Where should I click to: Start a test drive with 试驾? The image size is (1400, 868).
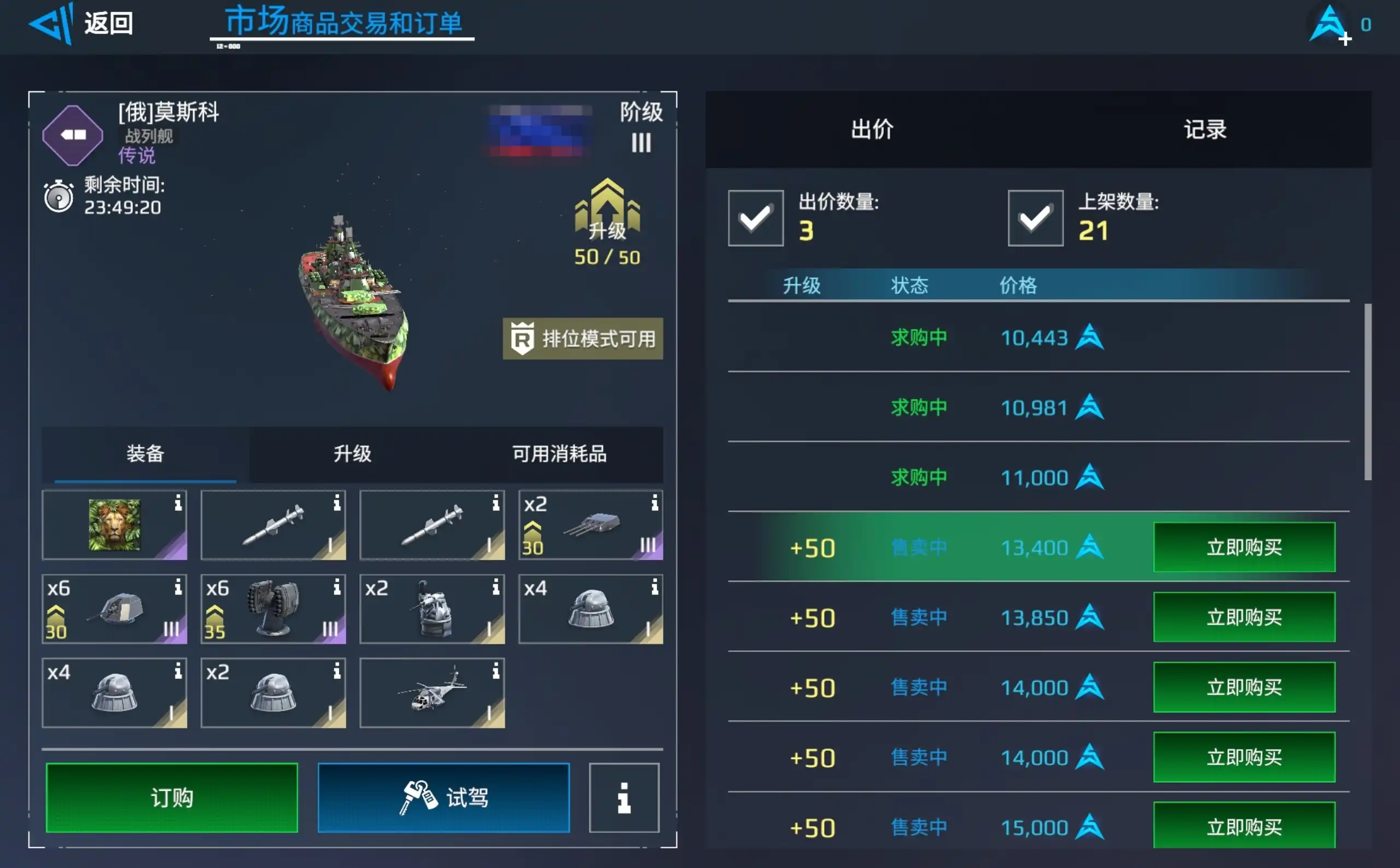tap(443, 797)
